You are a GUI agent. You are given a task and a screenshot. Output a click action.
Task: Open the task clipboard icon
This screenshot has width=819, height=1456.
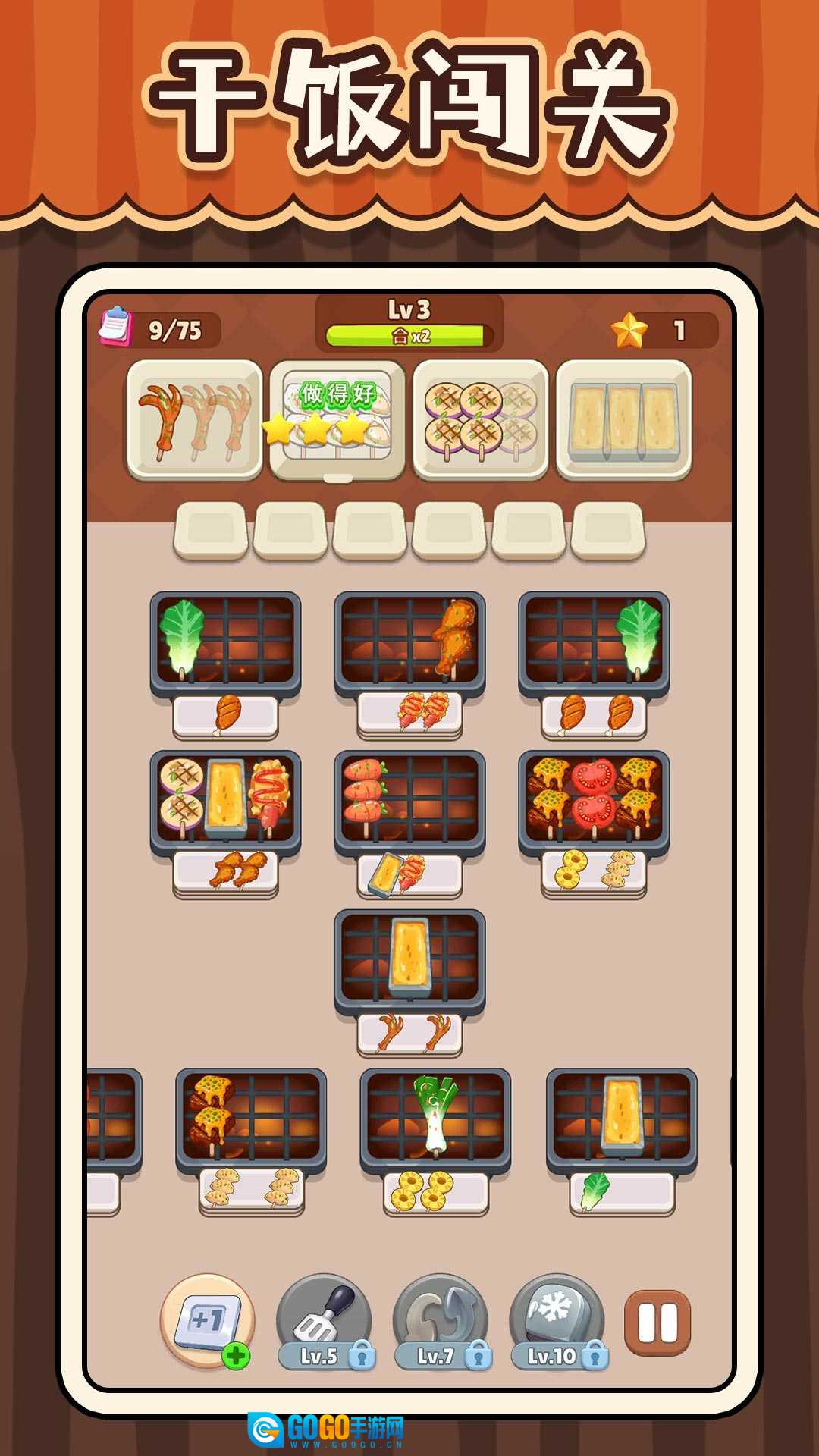115,326
